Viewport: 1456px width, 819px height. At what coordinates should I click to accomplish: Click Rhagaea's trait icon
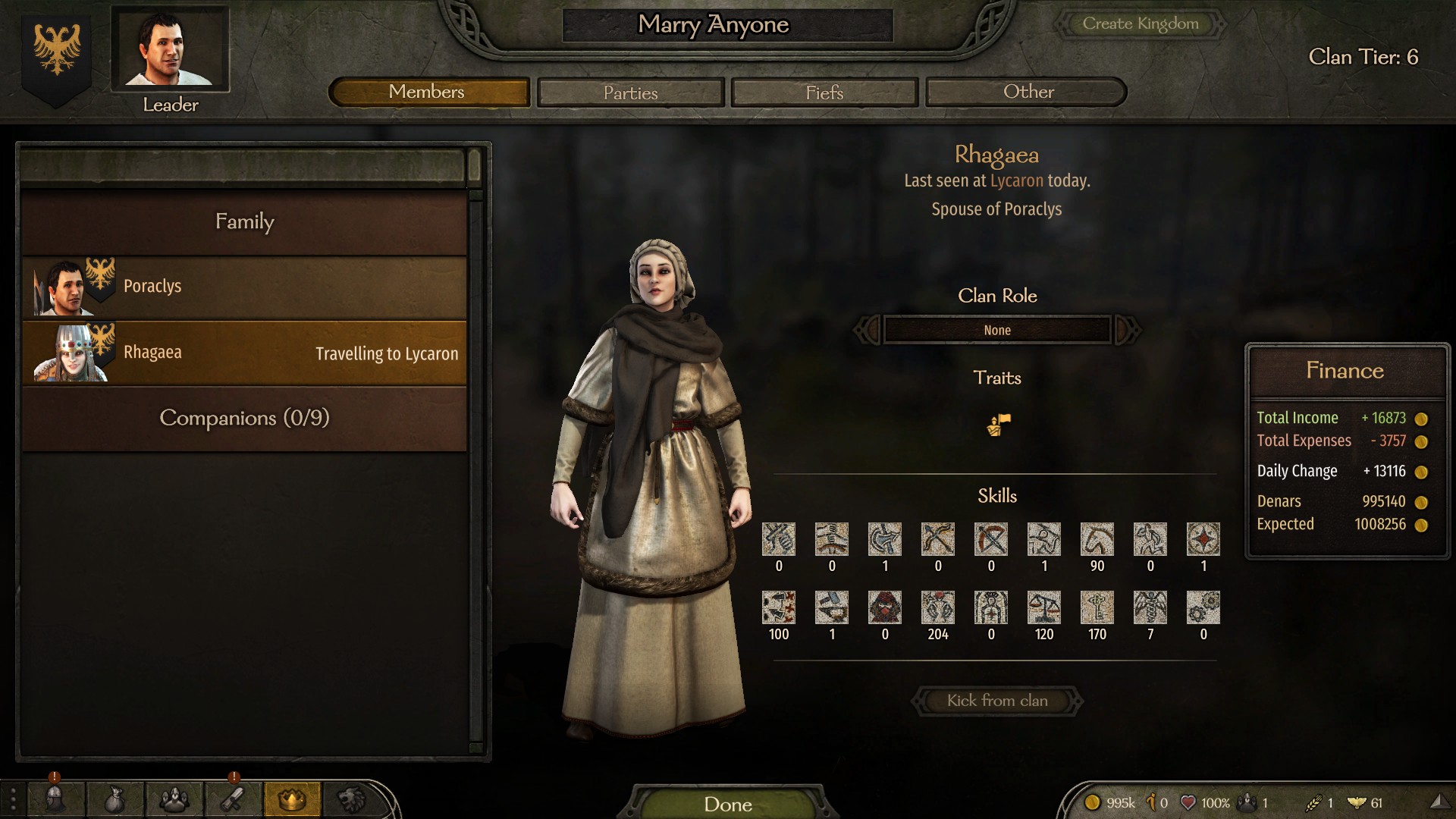click(x=998, y=425)
